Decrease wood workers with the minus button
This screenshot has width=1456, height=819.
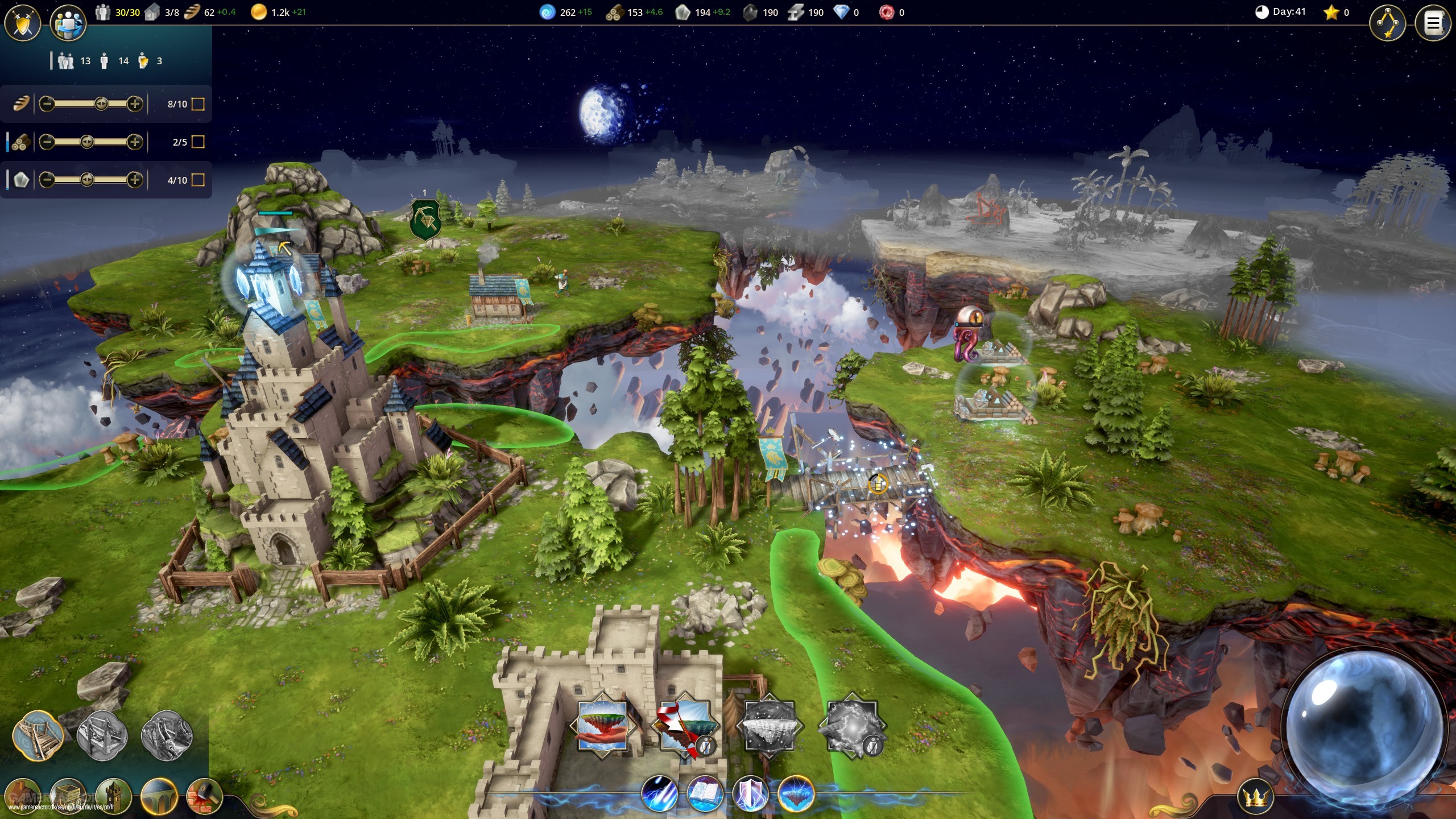(x=47, y=142)
